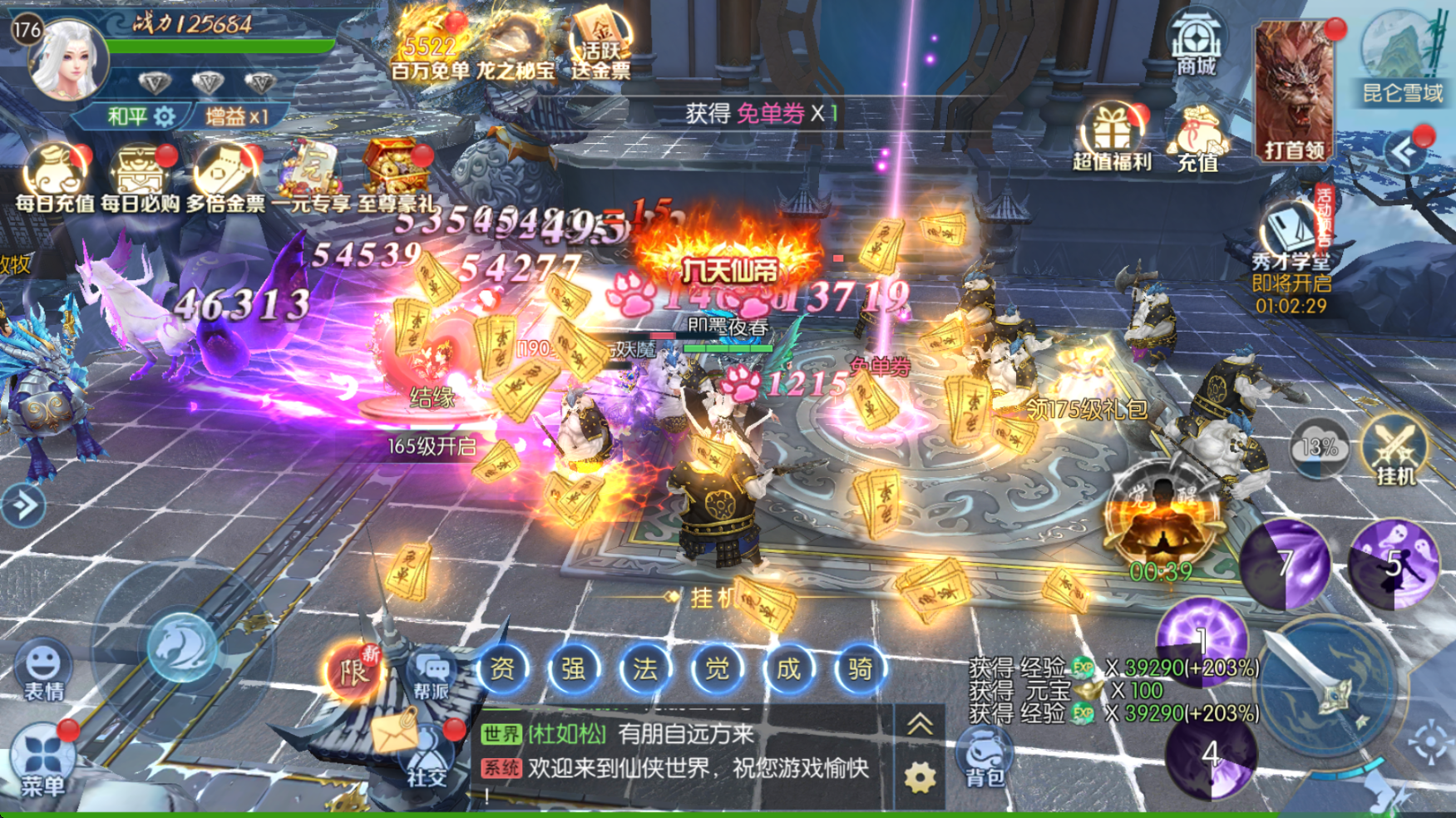Open the 充值 recharge bag

coord(1197,139)
